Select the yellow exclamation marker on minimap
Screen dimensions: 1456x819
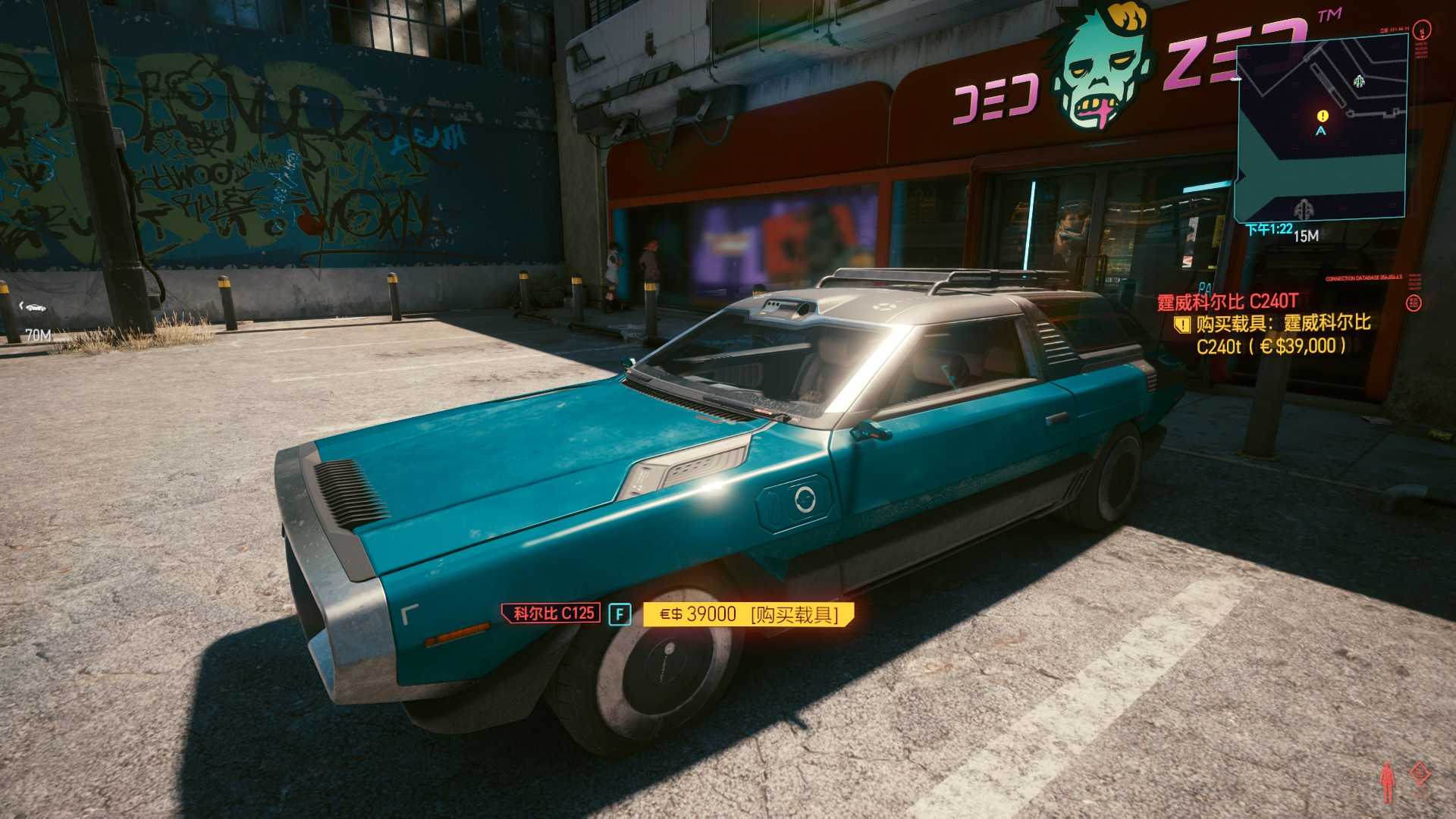pyautogui.click(x=1323, y=116)
